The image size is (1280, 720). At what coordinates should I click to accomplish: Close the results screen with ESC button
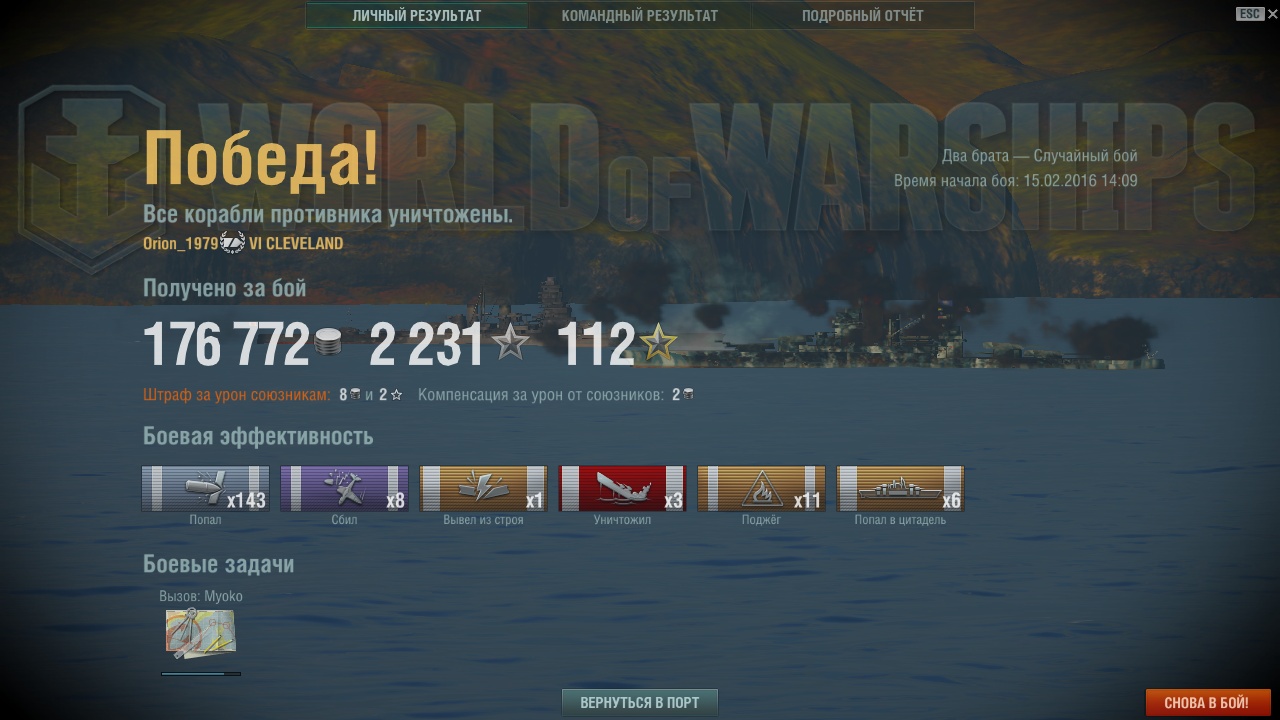click(x=1250, y=14)
